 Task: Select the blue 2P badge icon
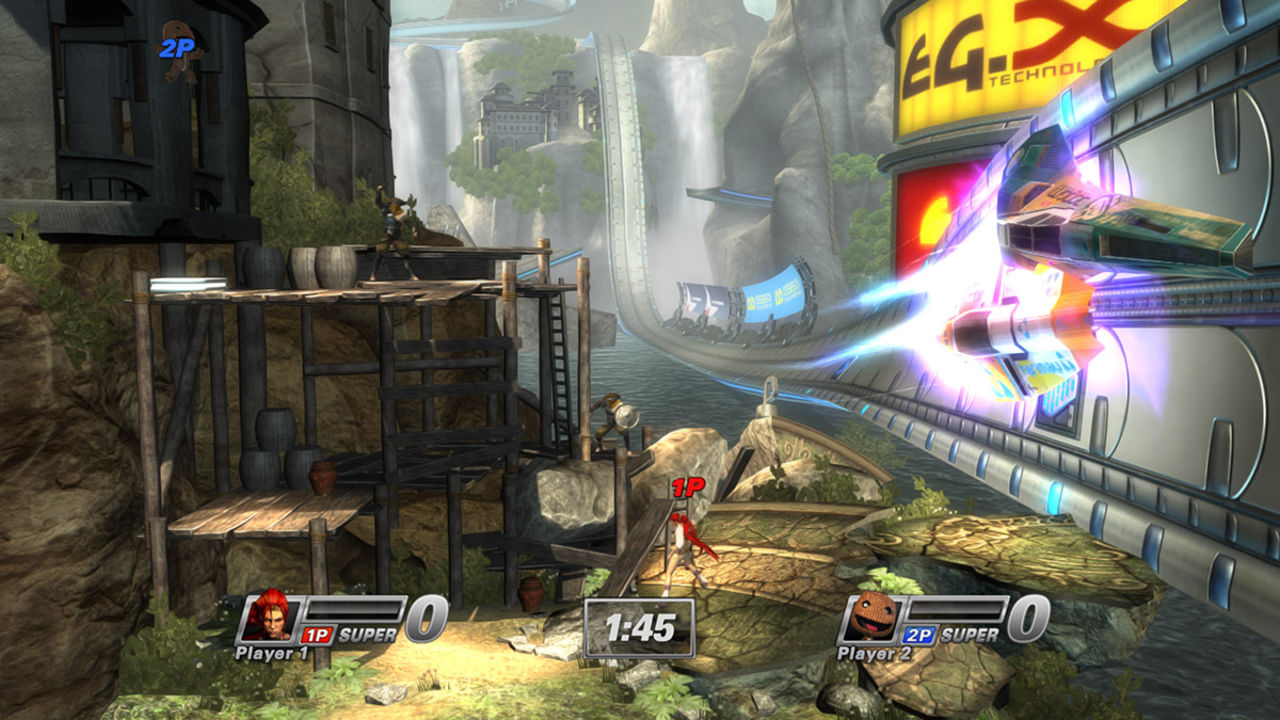[918, 635]
